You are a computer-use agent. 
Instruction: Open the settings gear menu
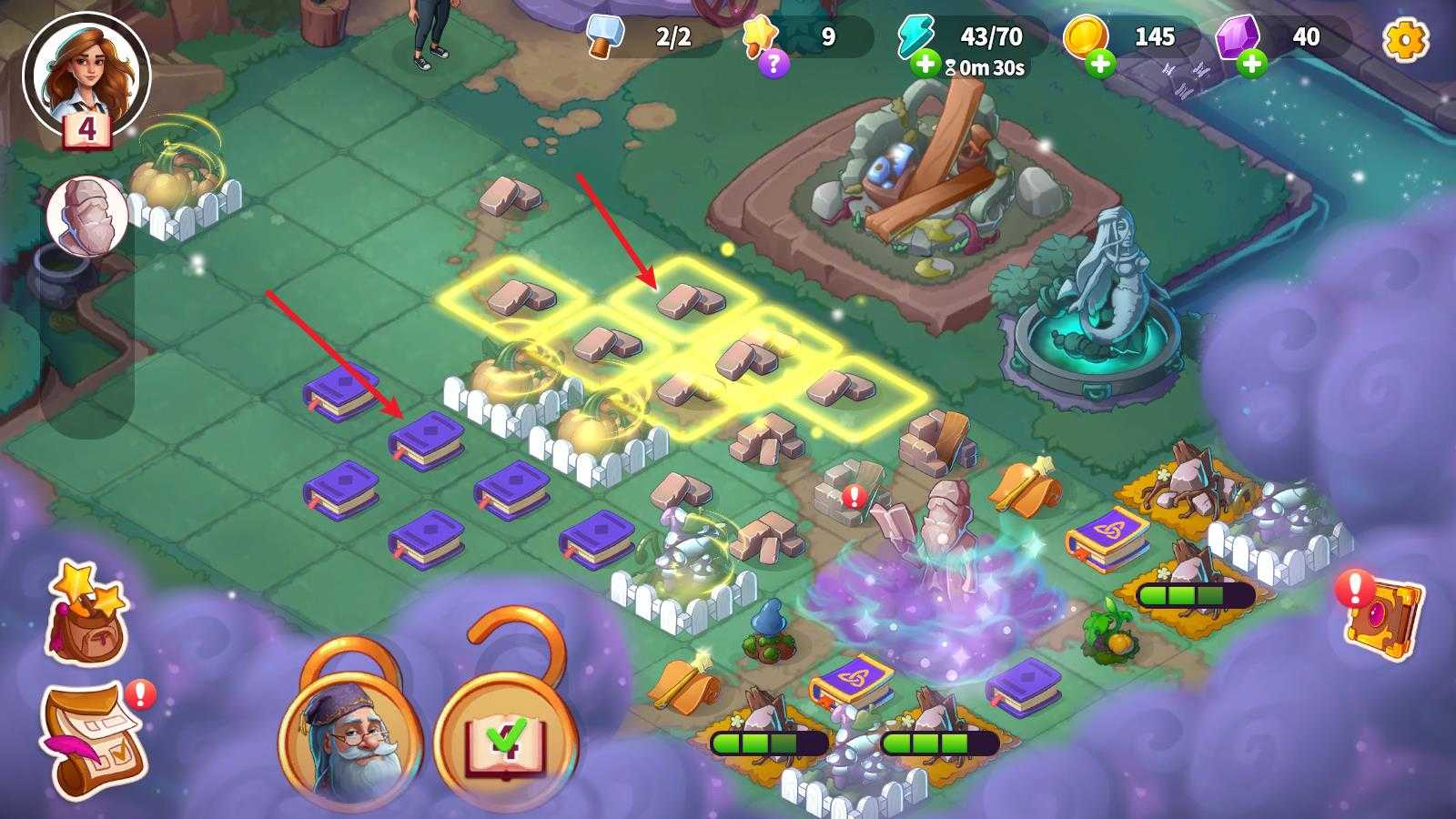[1405, 40]
